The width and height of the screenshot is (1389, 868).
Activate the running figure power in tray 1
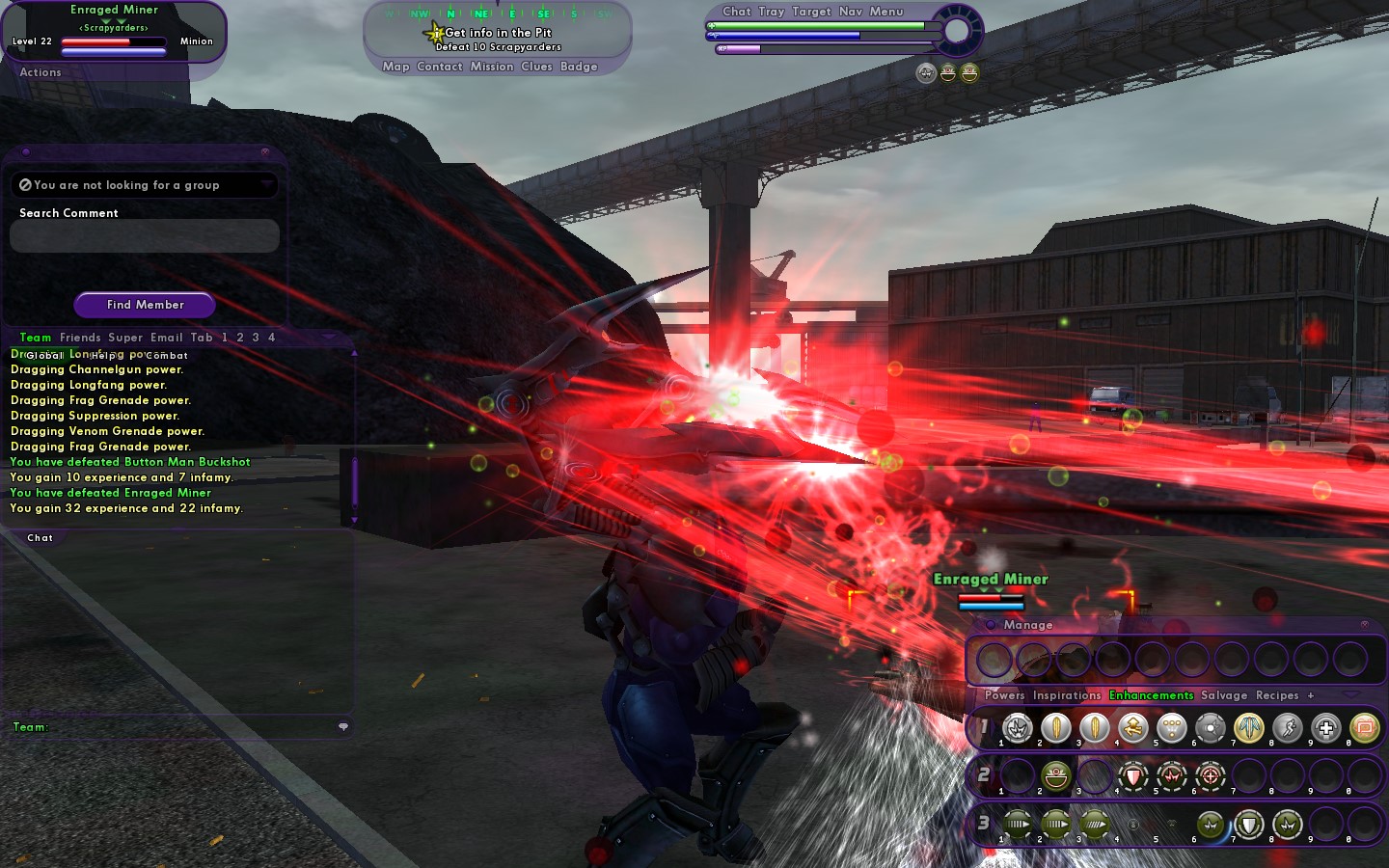coord(1288,728)
